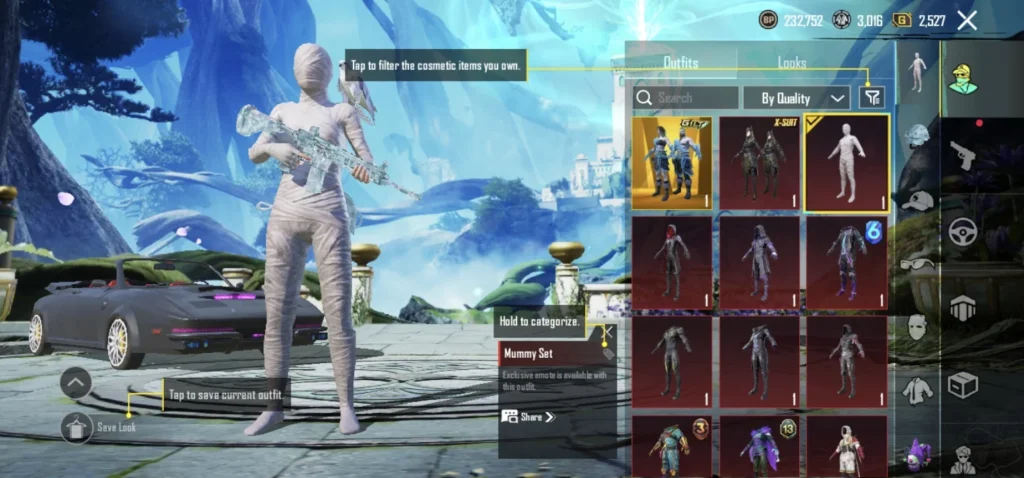The height and width of the screenshot is (478, 1024).
Task: Pick the outfit with the blue 6 badge
Action: pos(847,263)
